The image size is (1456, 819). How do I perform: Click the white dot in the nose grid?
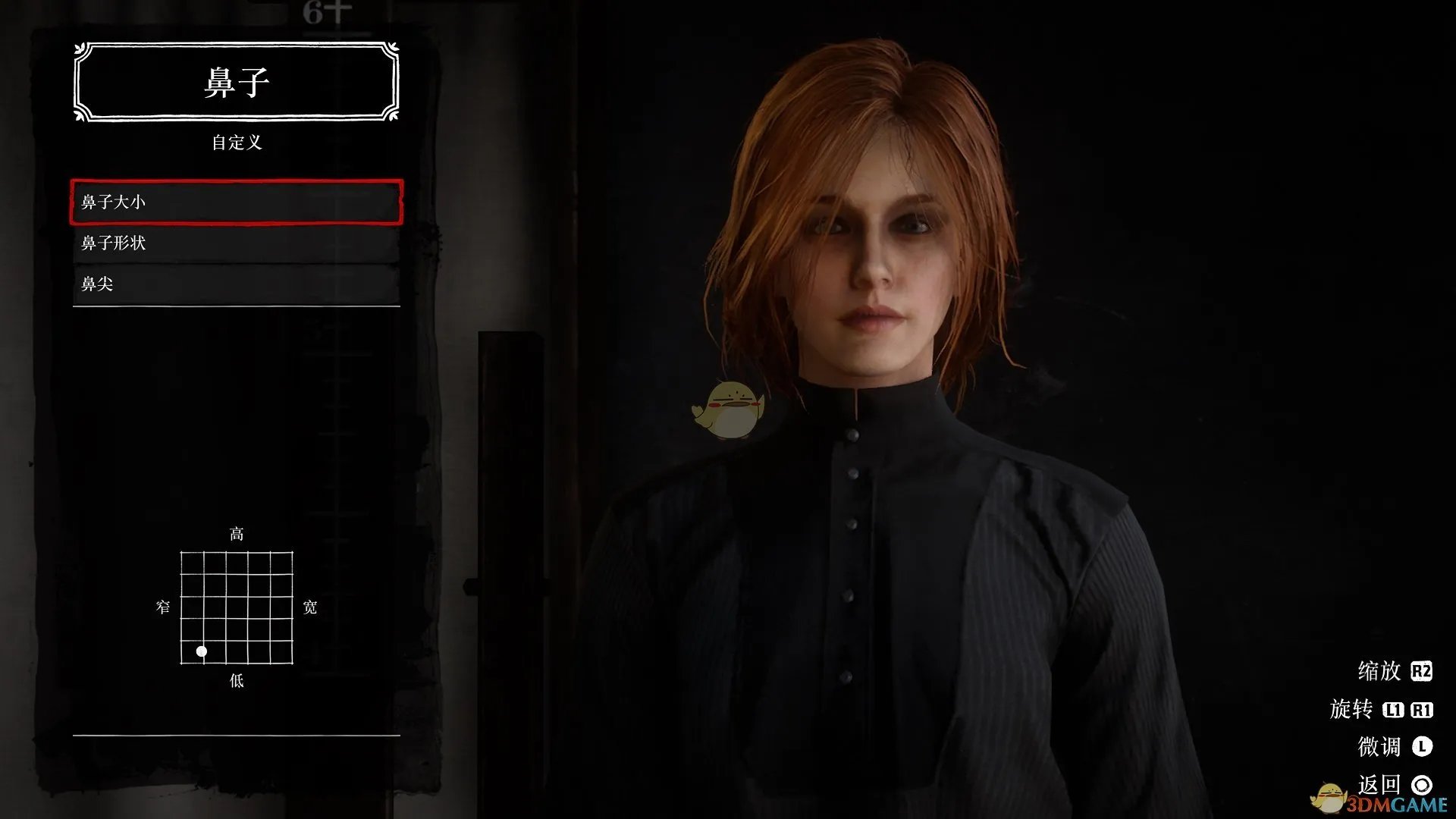click(x=202, y=651)
